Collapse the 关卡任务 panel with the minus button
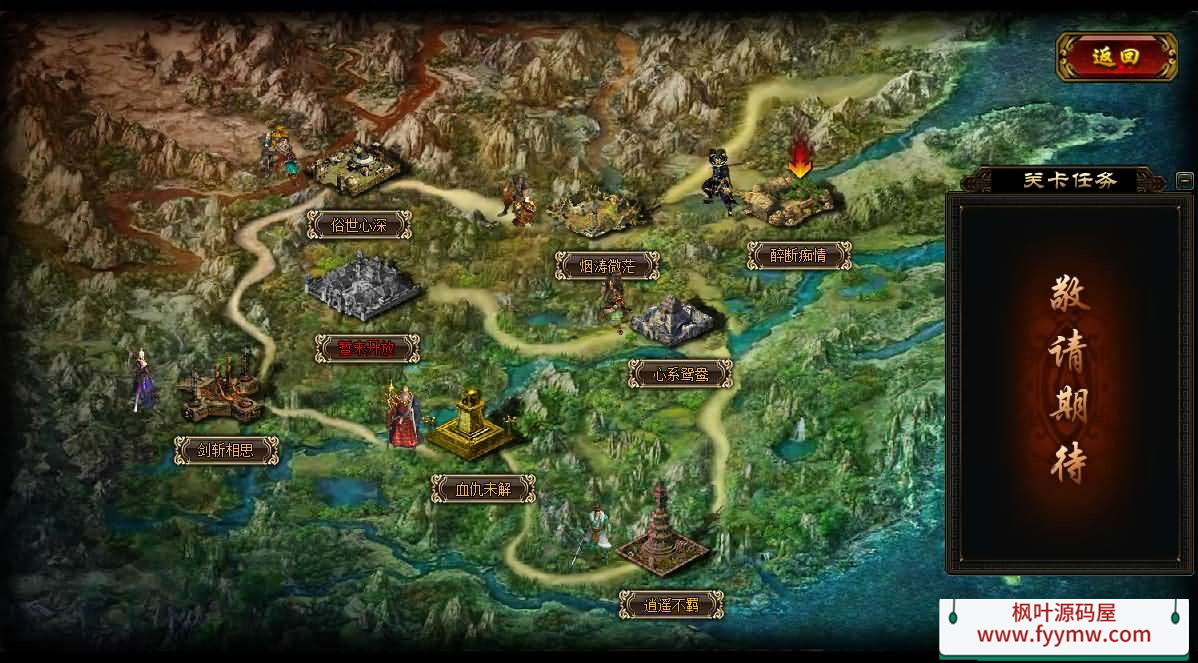Viewport: 1198px width, 663px height. (1184, 181)
